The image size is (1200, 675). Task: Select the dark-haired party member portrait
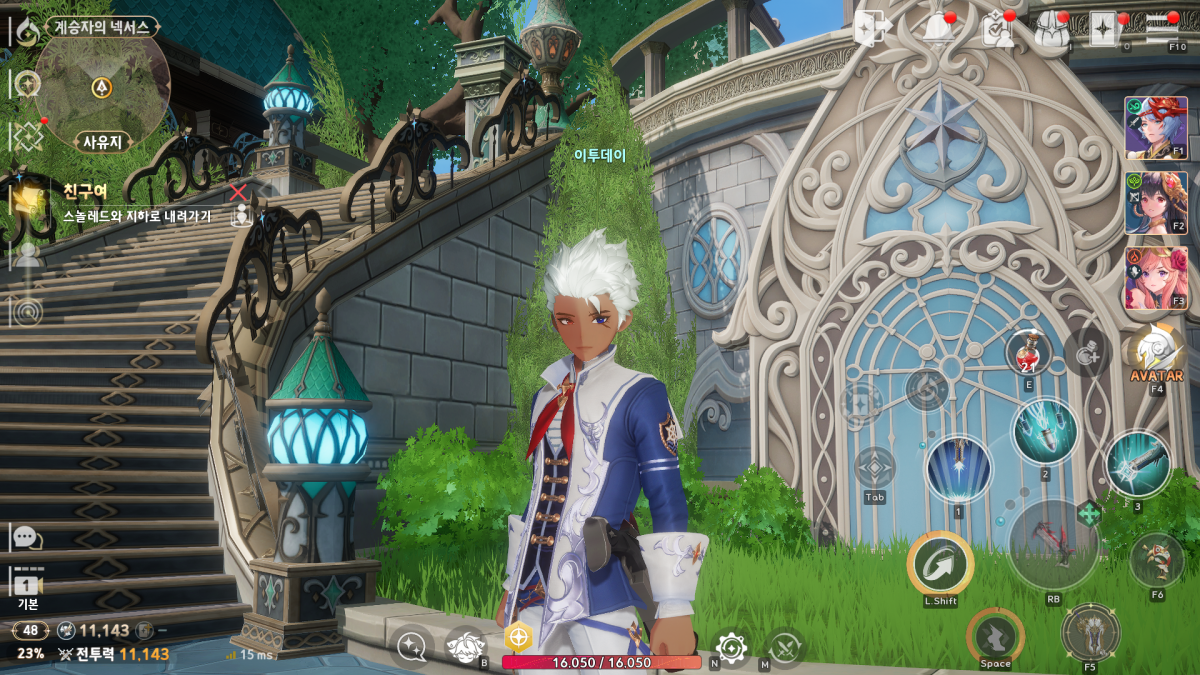(x=1156, y=202)
